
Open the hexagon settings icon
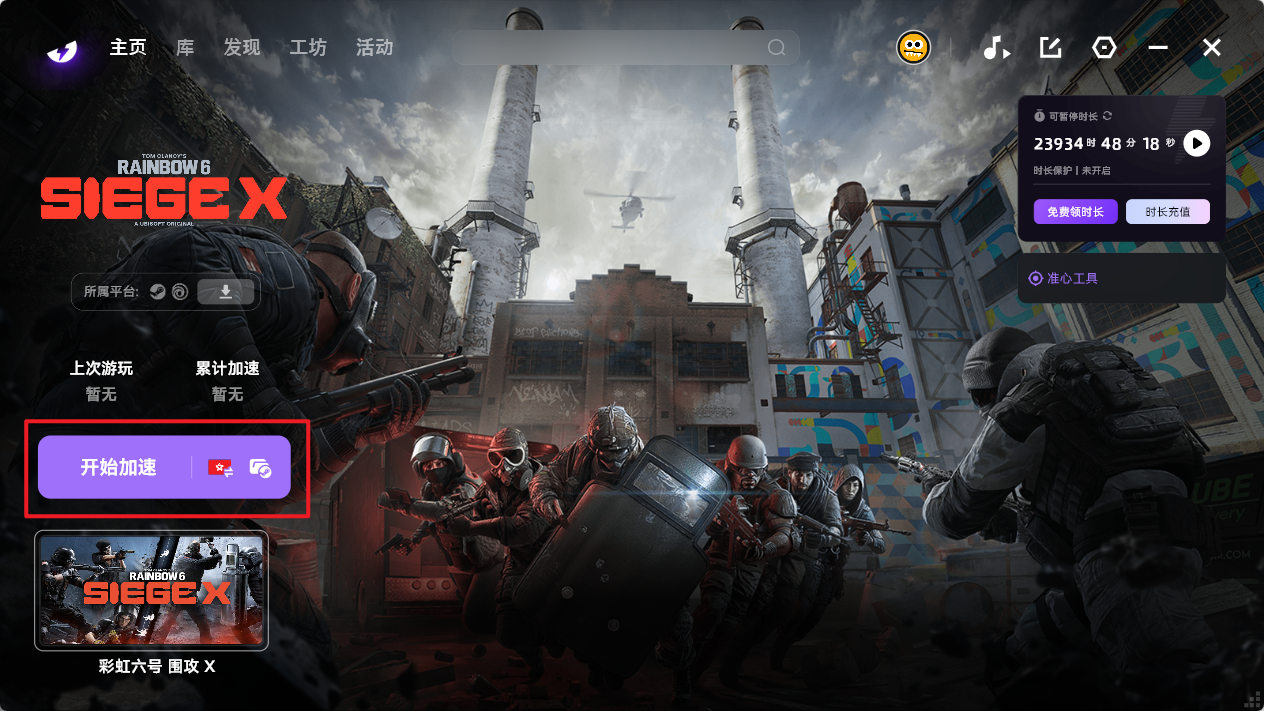(1104, 48)
